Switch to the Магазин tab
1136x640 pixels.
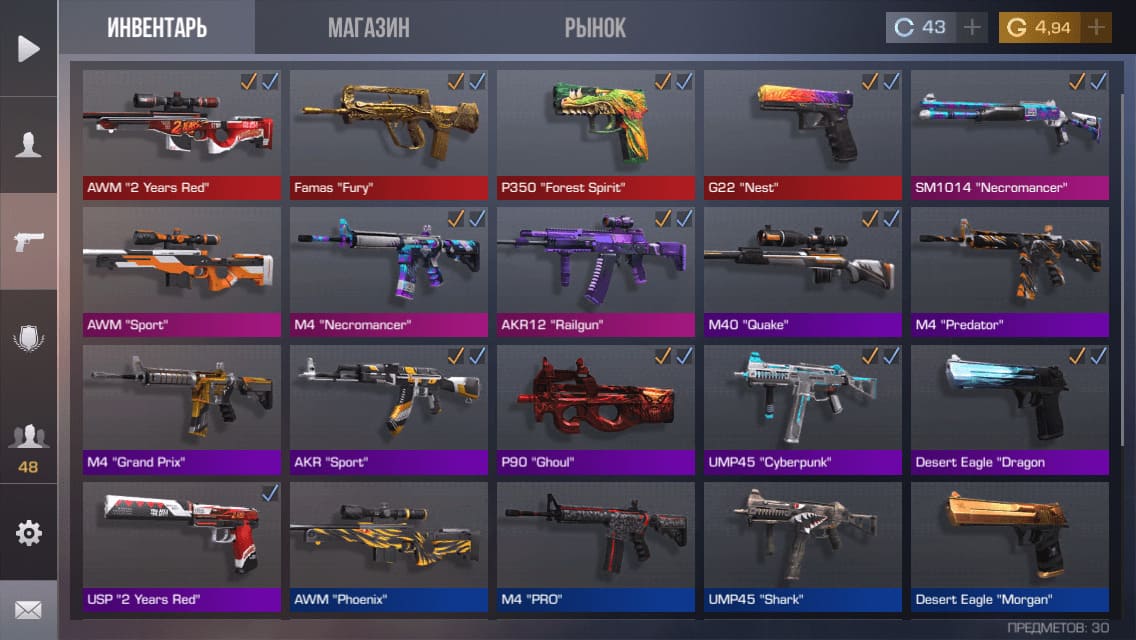point(368,28)
